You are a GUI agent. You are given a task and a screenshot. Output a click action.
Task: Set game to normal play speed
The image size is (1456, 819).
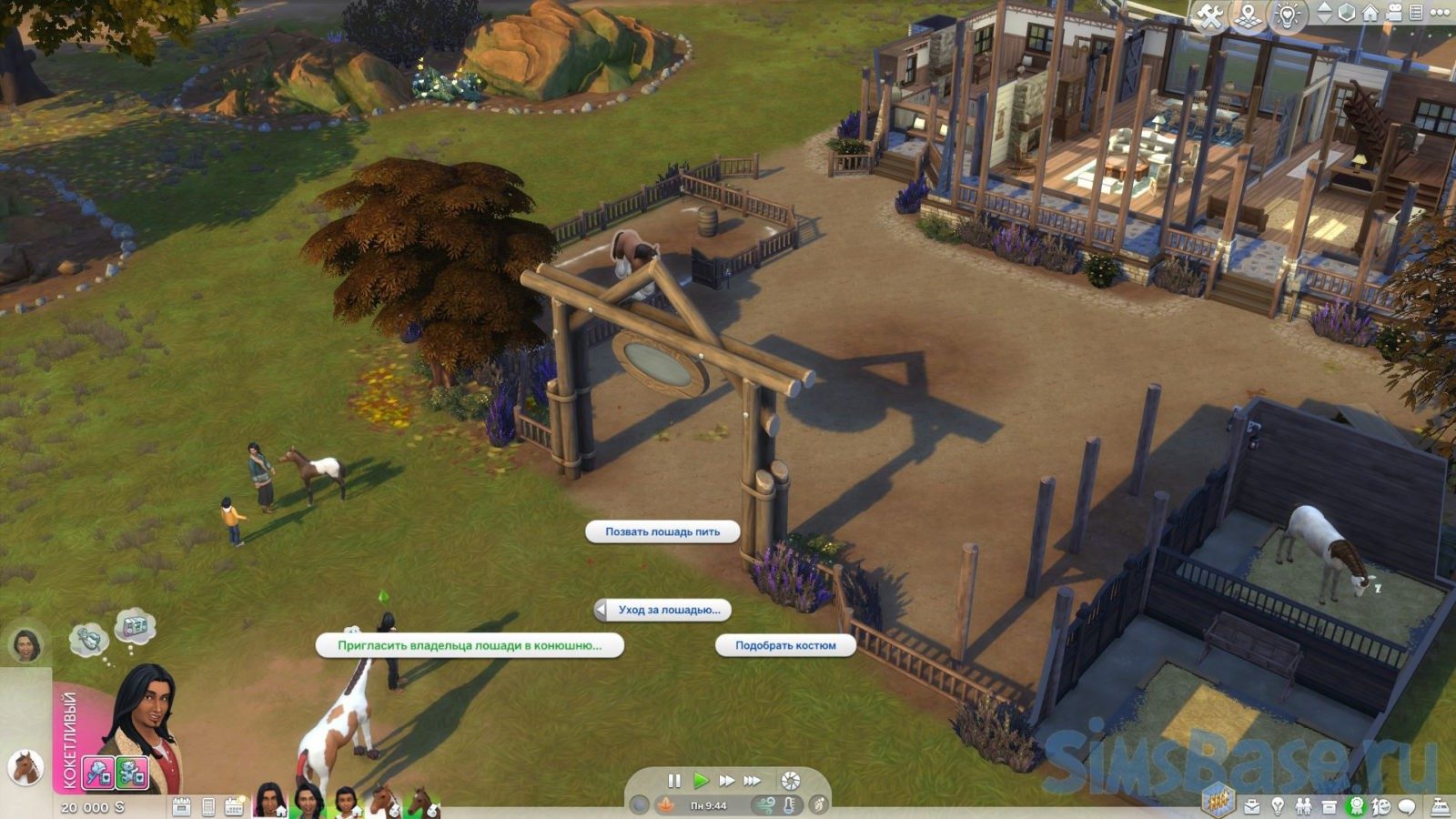click(x=700, y=781)
